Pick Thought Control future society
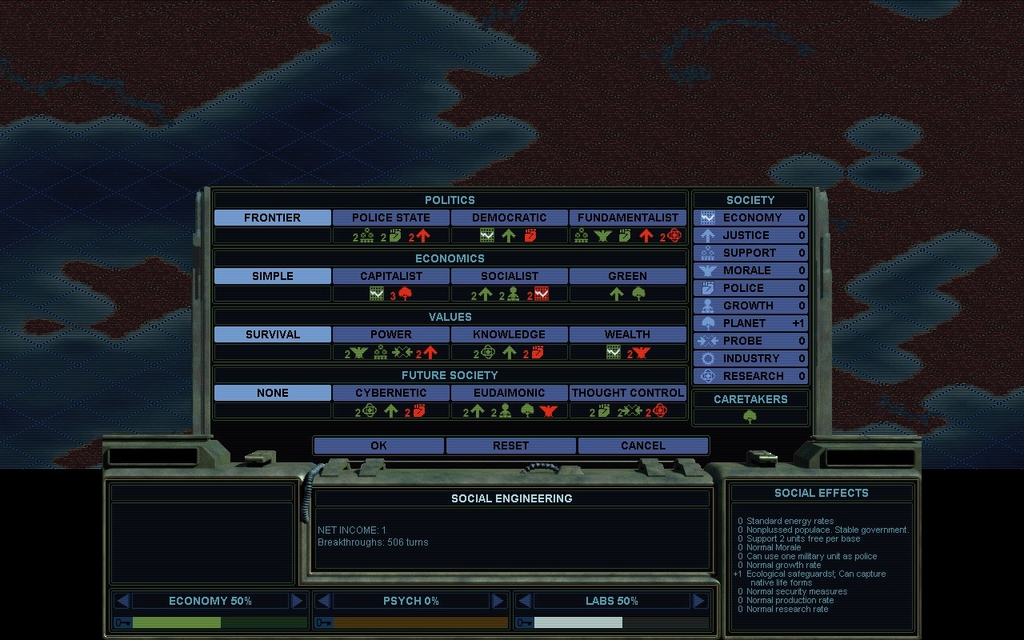 (x=627, y=393)
